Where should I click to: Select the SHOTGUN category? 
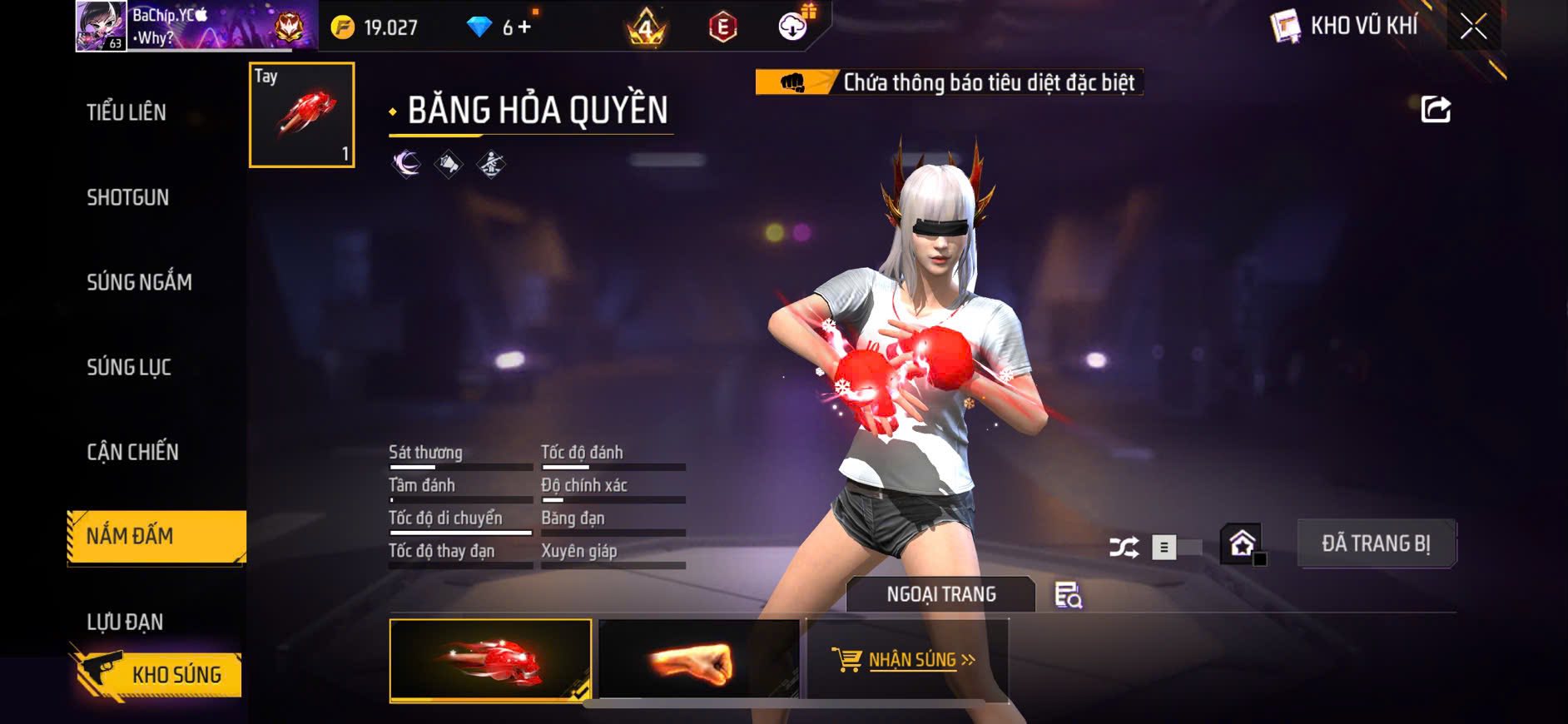128,197
